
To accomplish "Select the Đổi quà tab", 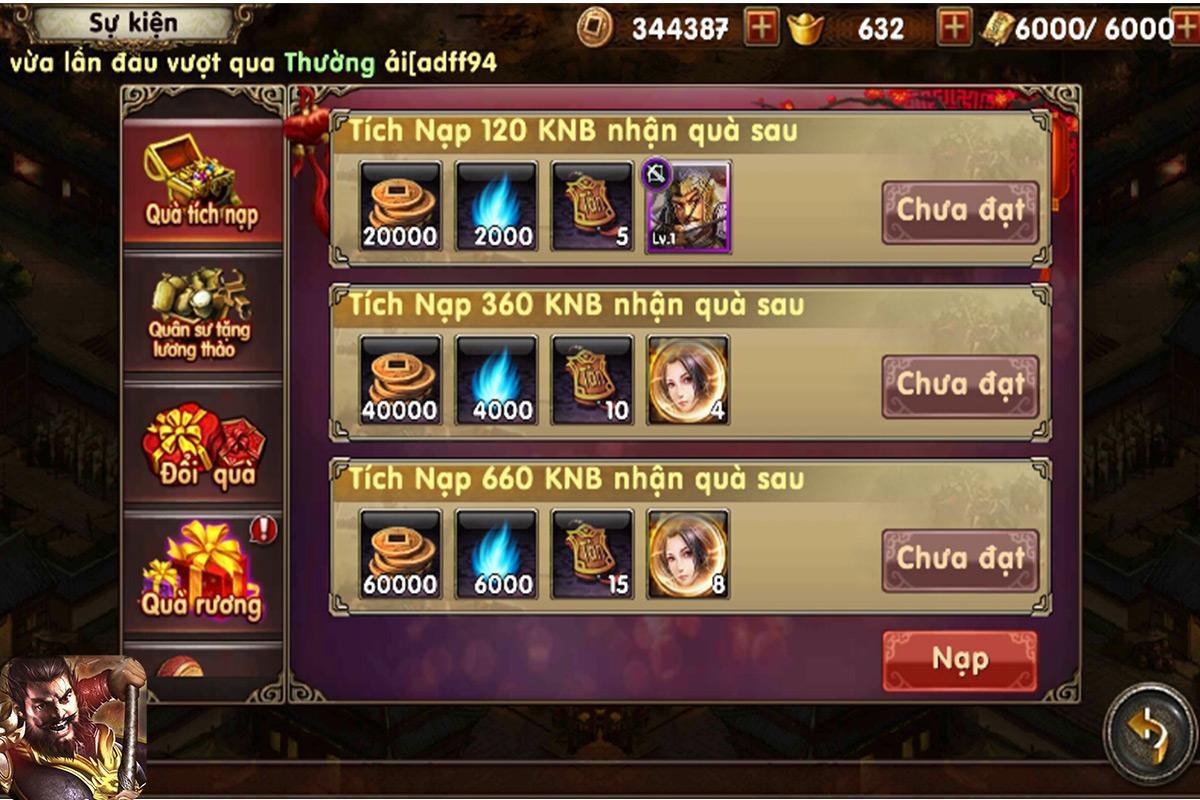I will click(x=201, y=445).
